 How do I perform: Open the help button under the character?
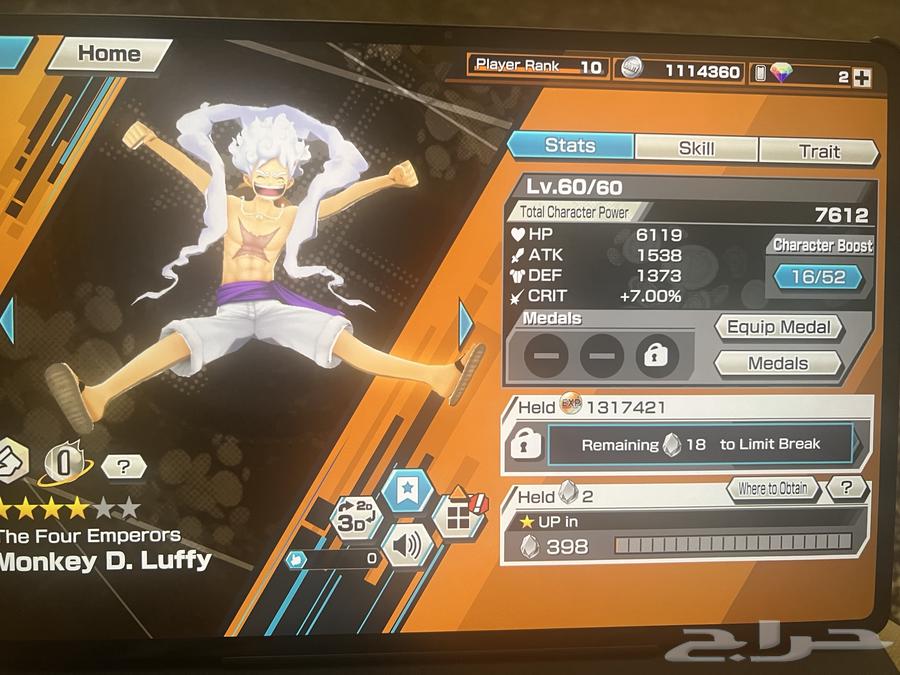point(123,466)
